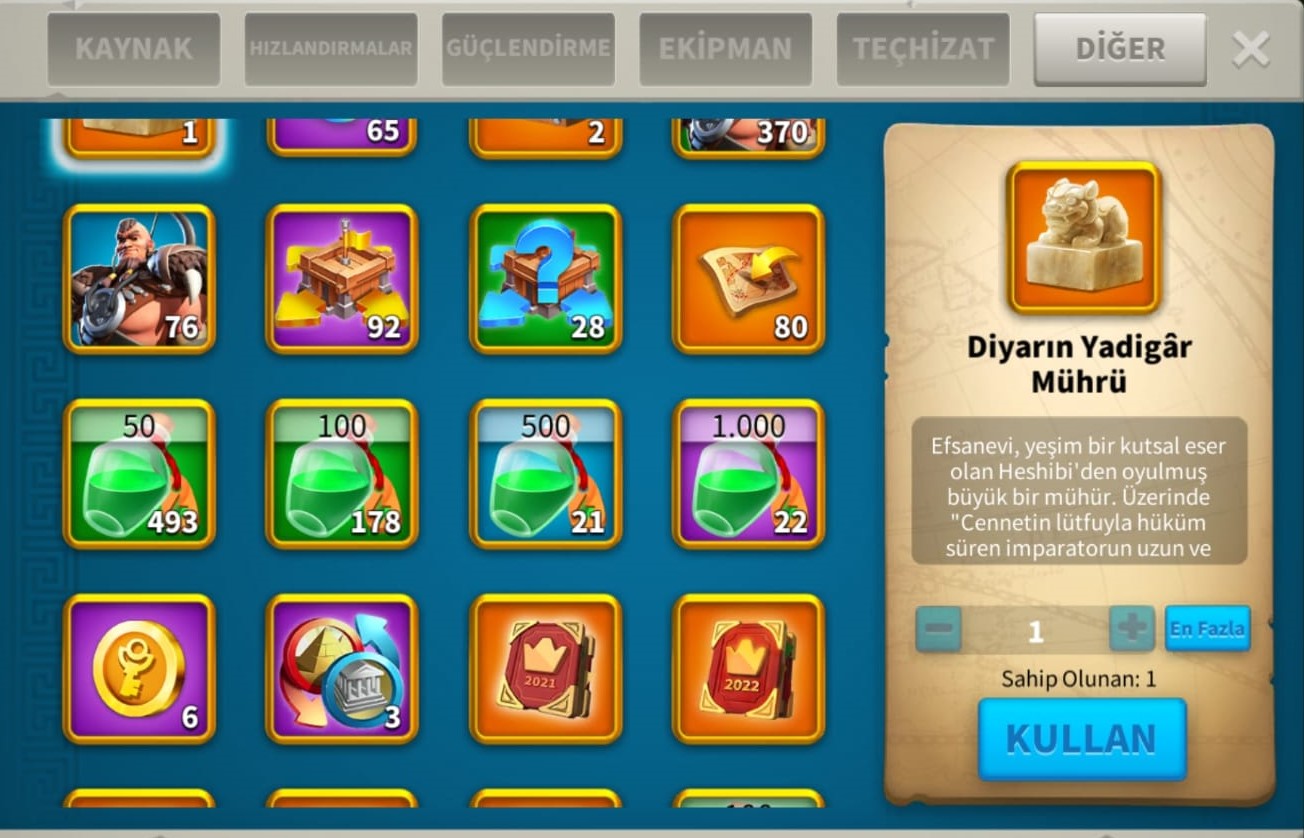Select the 2022 red crown book
Image resolution: width=1304 pixels, height=838 pixels.
[749, 669]
